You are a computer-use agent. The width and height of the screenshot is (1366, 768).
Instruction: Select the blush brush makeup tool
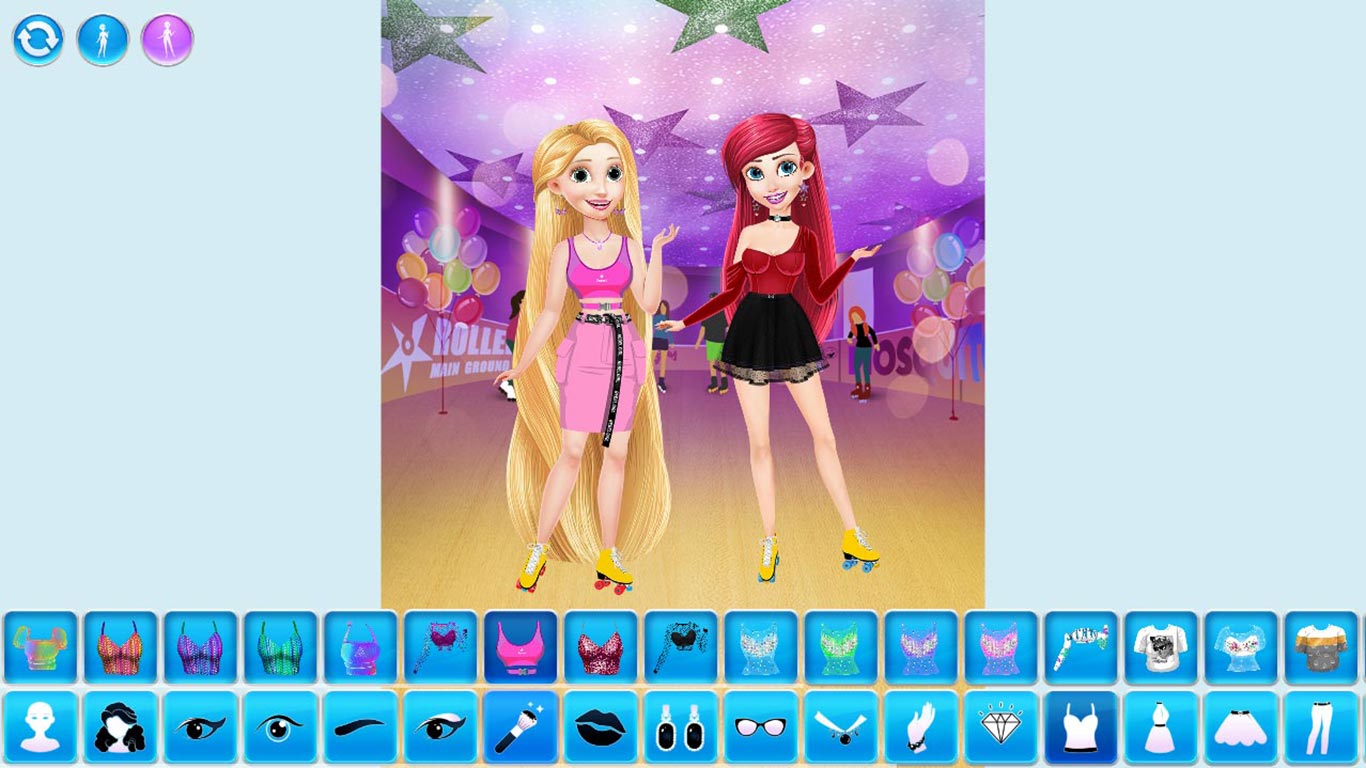520,730
